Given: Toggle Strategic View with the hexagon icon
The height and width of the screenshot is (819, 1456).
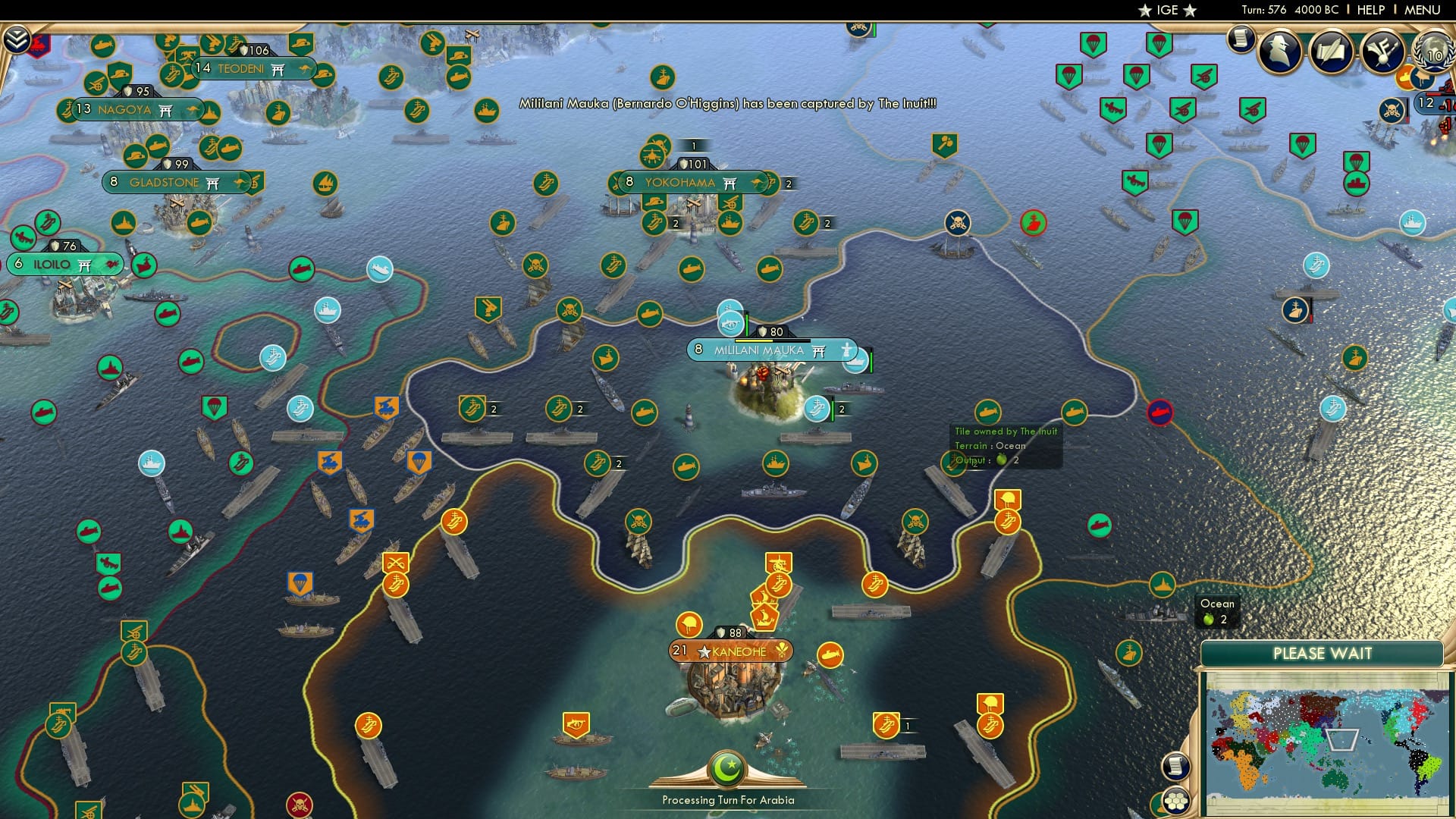Looking at the screenshot, I should click(x=1176, y=801).
